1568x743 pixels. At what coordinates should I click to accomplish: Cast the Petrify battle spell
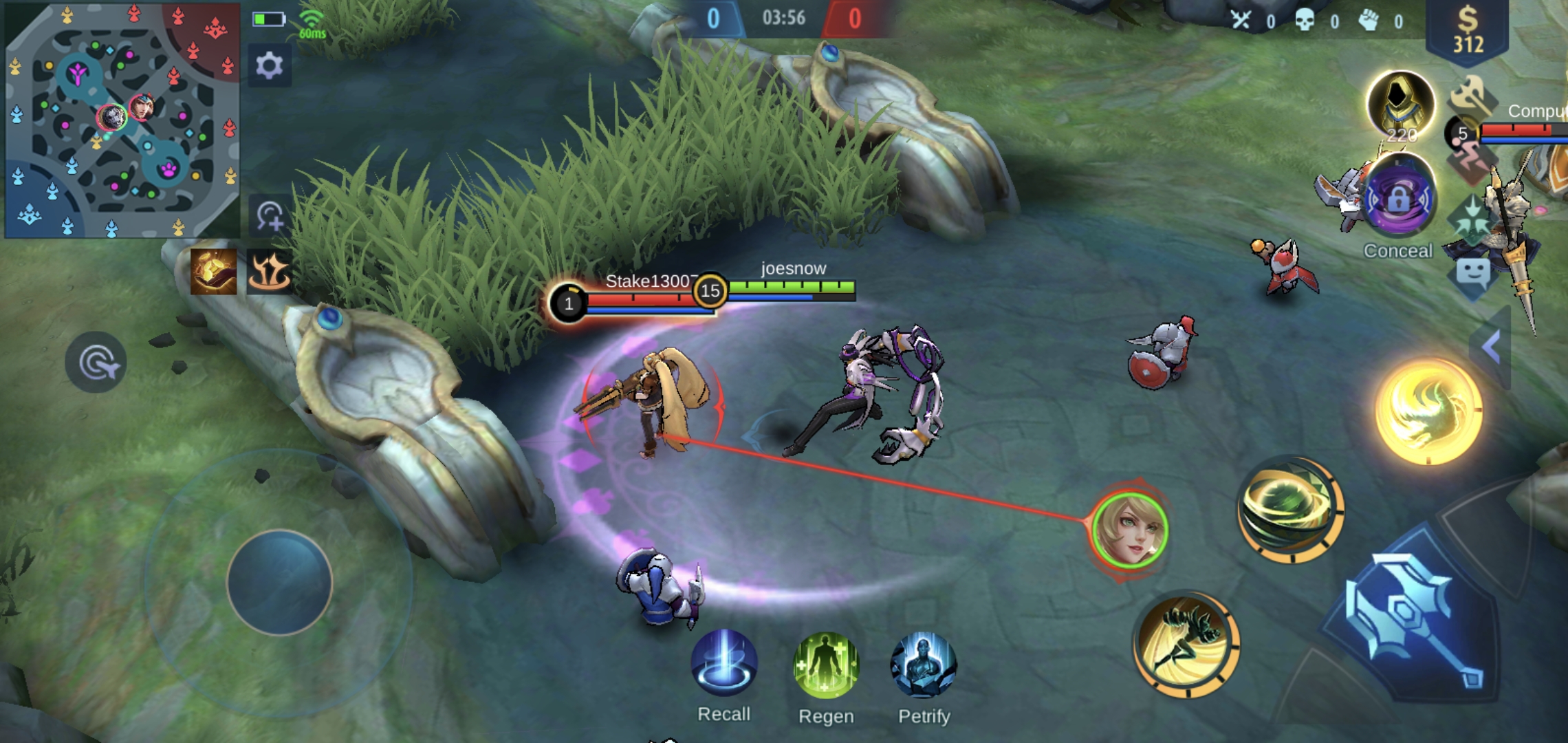[x=923, y=666]
